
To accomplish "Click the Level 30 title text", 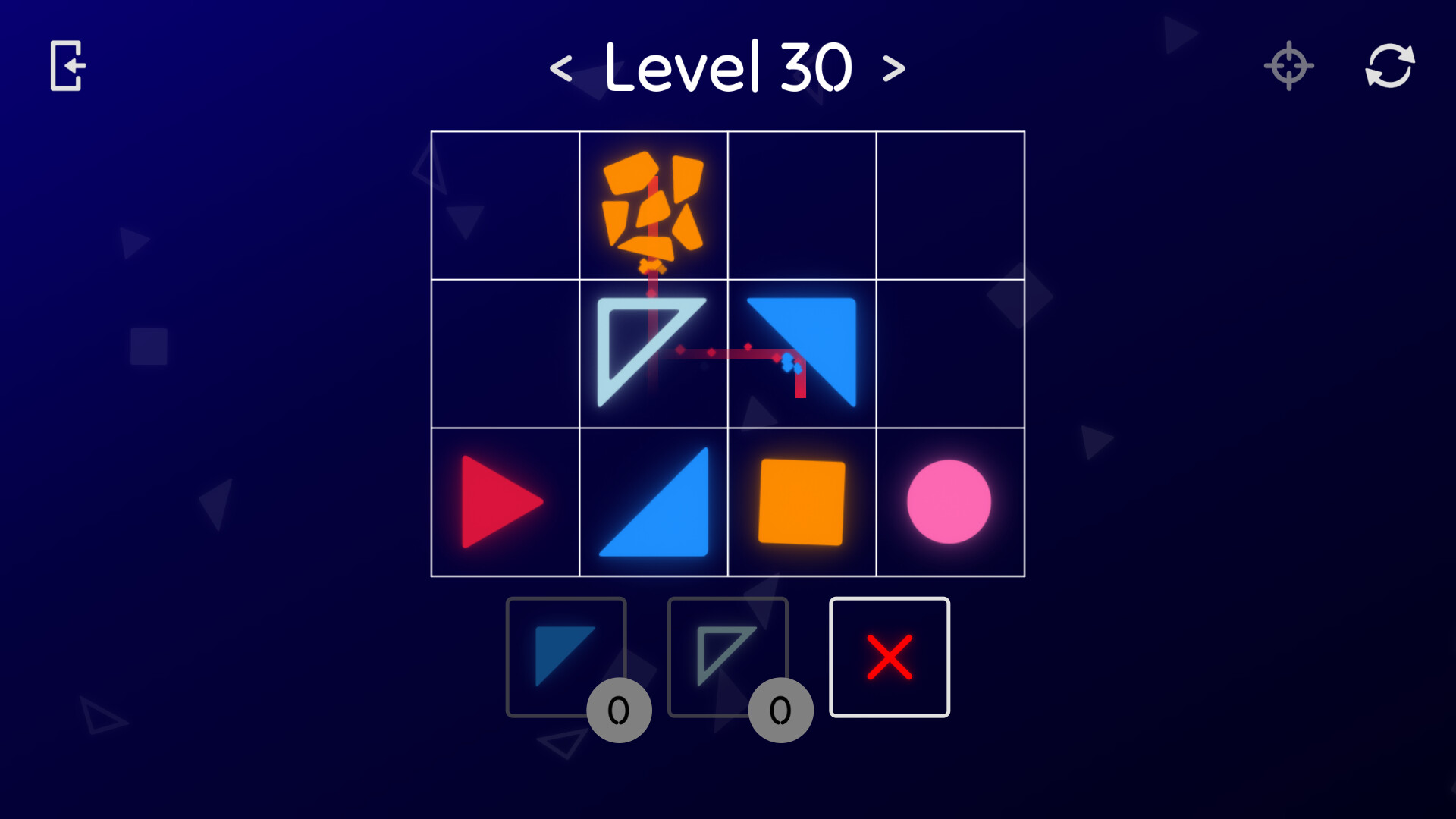I will pos(728,67).
